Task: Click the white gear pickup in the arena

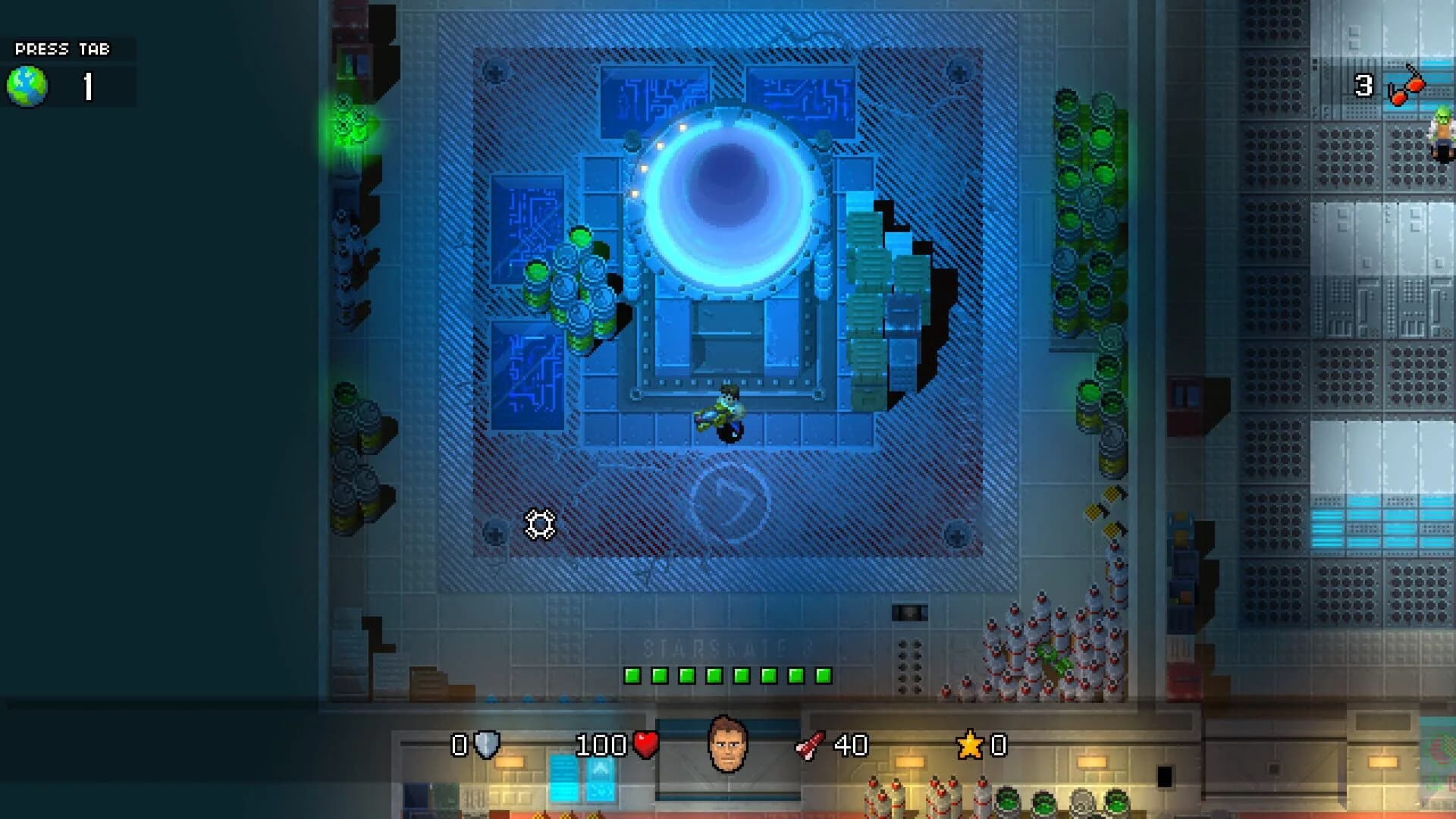Action: 540,523
